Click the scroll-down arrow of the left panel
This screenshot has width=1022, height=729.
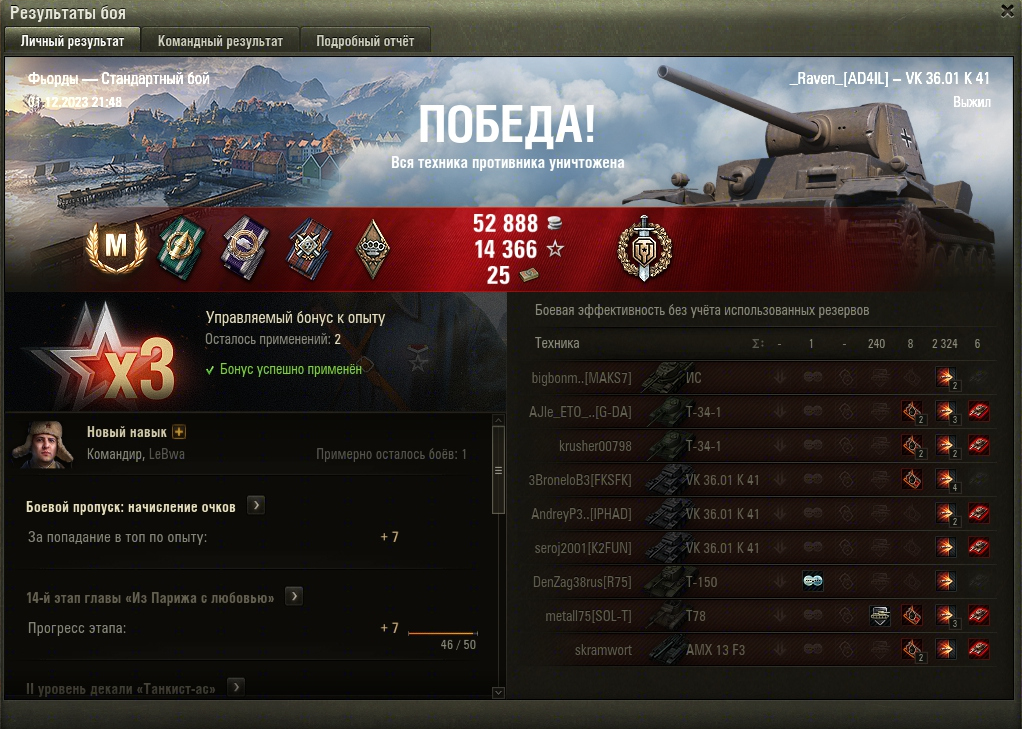tap(498, 691)
